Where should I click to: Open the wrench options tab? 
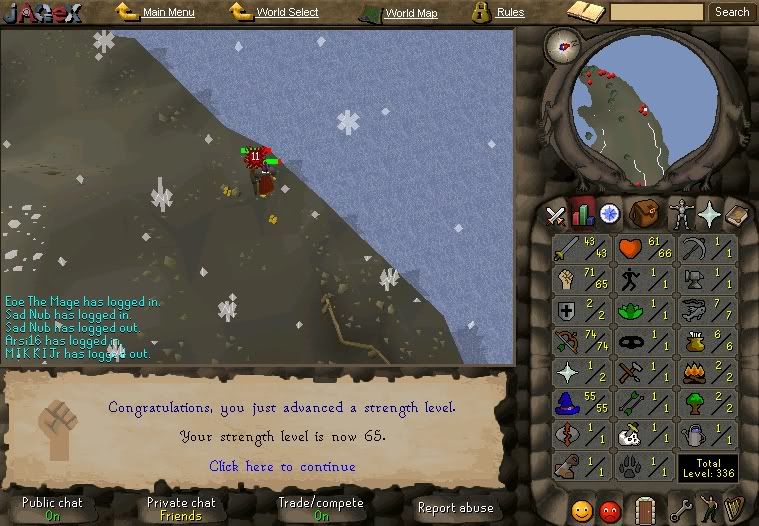click(x=681, y=511)
